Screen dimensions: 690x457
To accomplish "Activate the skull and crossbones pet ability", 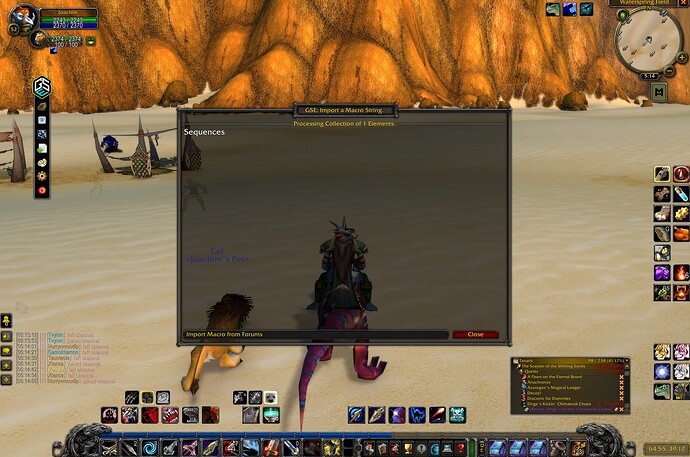I will point(457,414).
